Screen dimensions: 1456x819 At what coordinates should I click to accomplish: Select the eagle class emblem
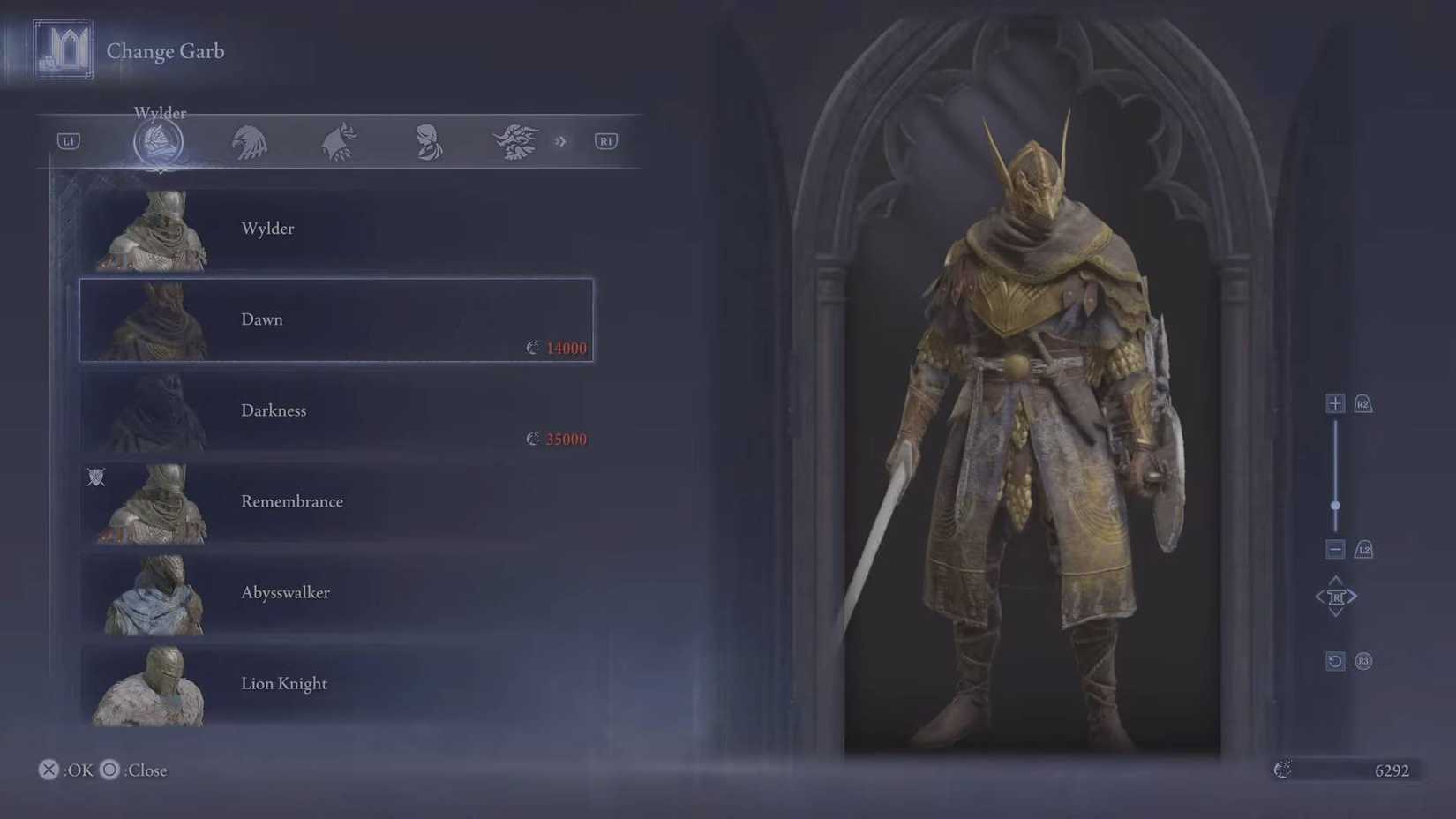coord(250,141)
